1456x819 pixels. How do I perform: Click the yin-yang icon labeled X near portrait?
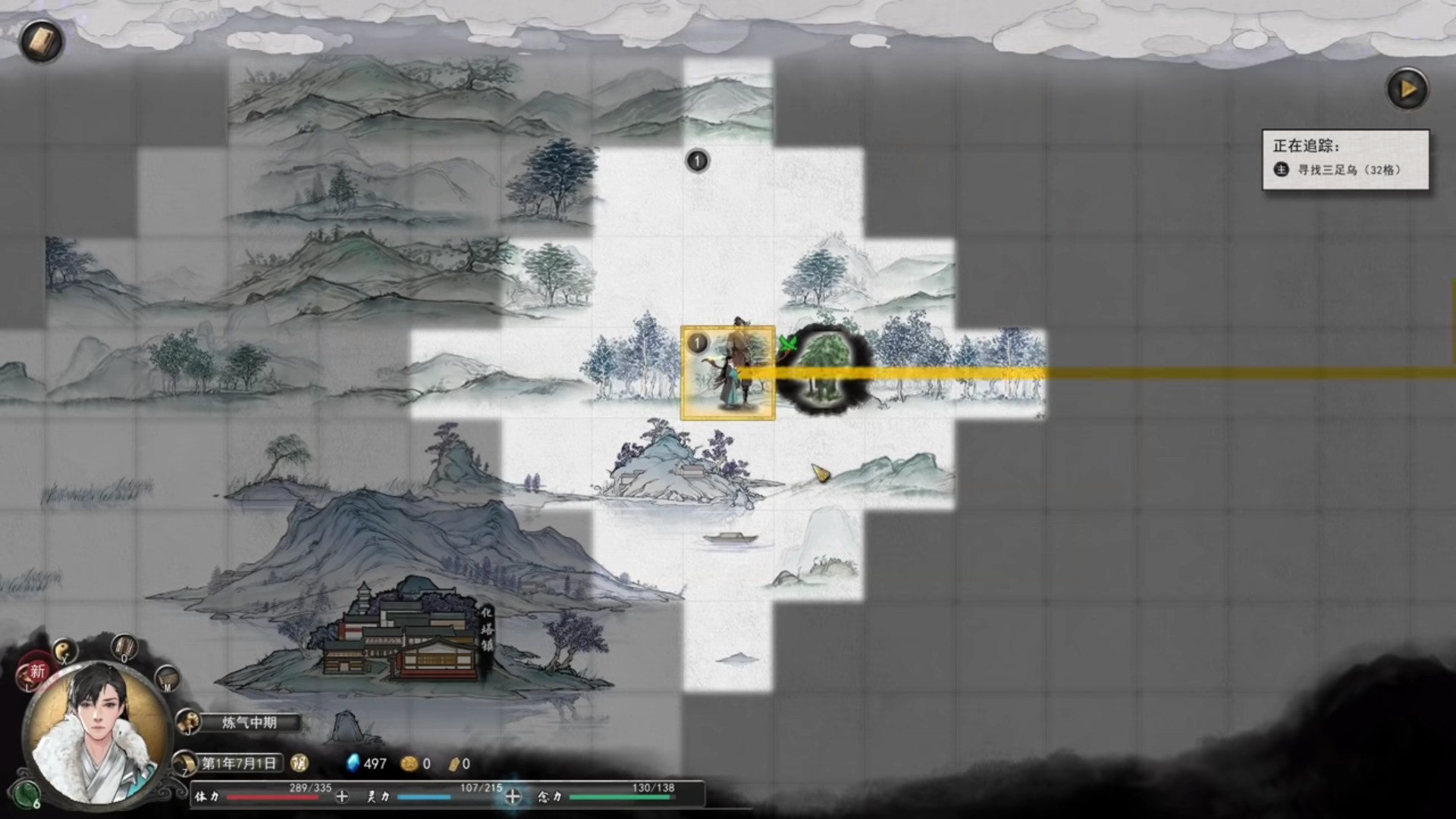pyautogui.click(x=64, y=651)
